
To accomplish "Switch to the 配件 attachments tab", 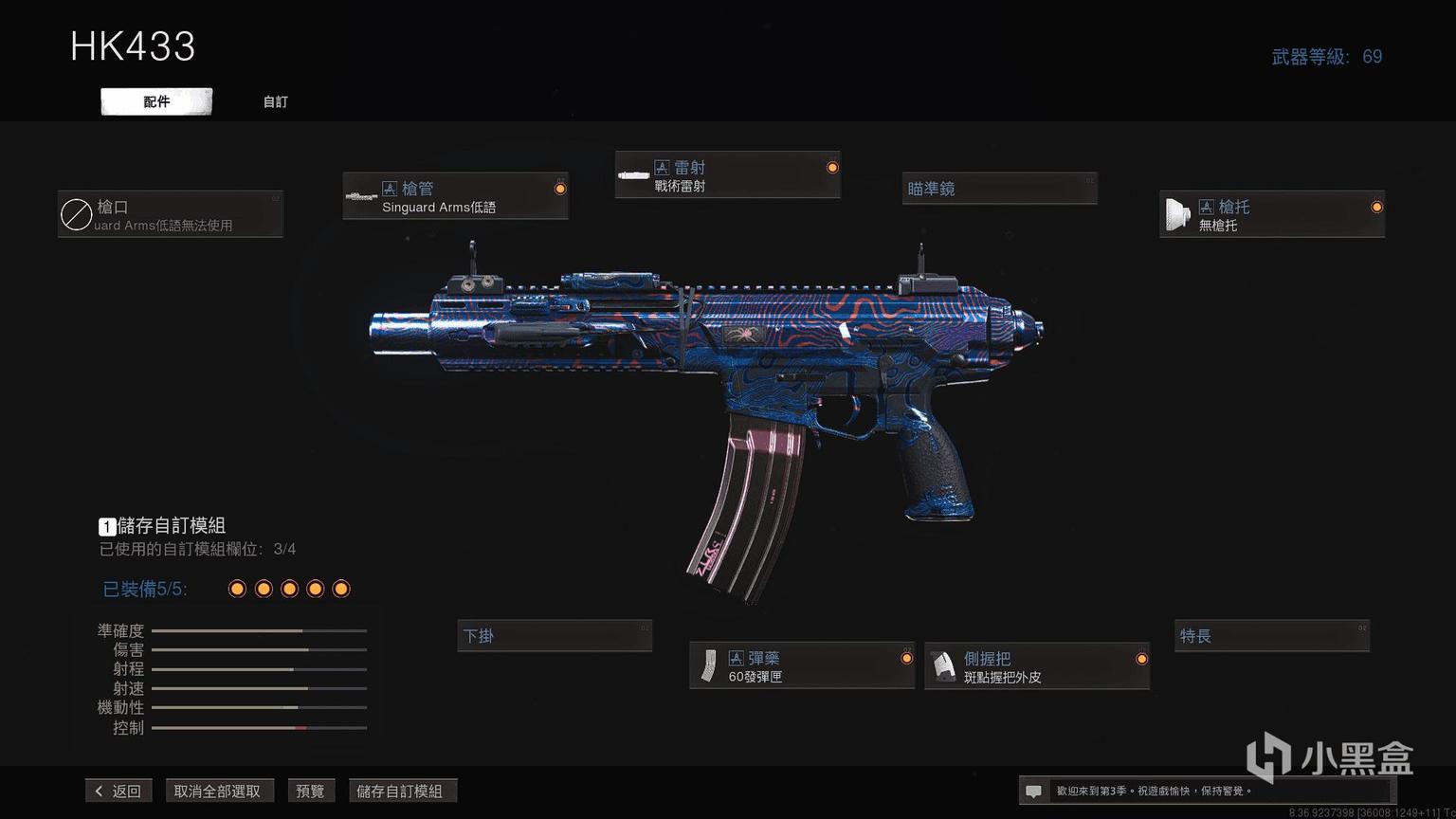I will pyautogui.click(x=156, y=101).
